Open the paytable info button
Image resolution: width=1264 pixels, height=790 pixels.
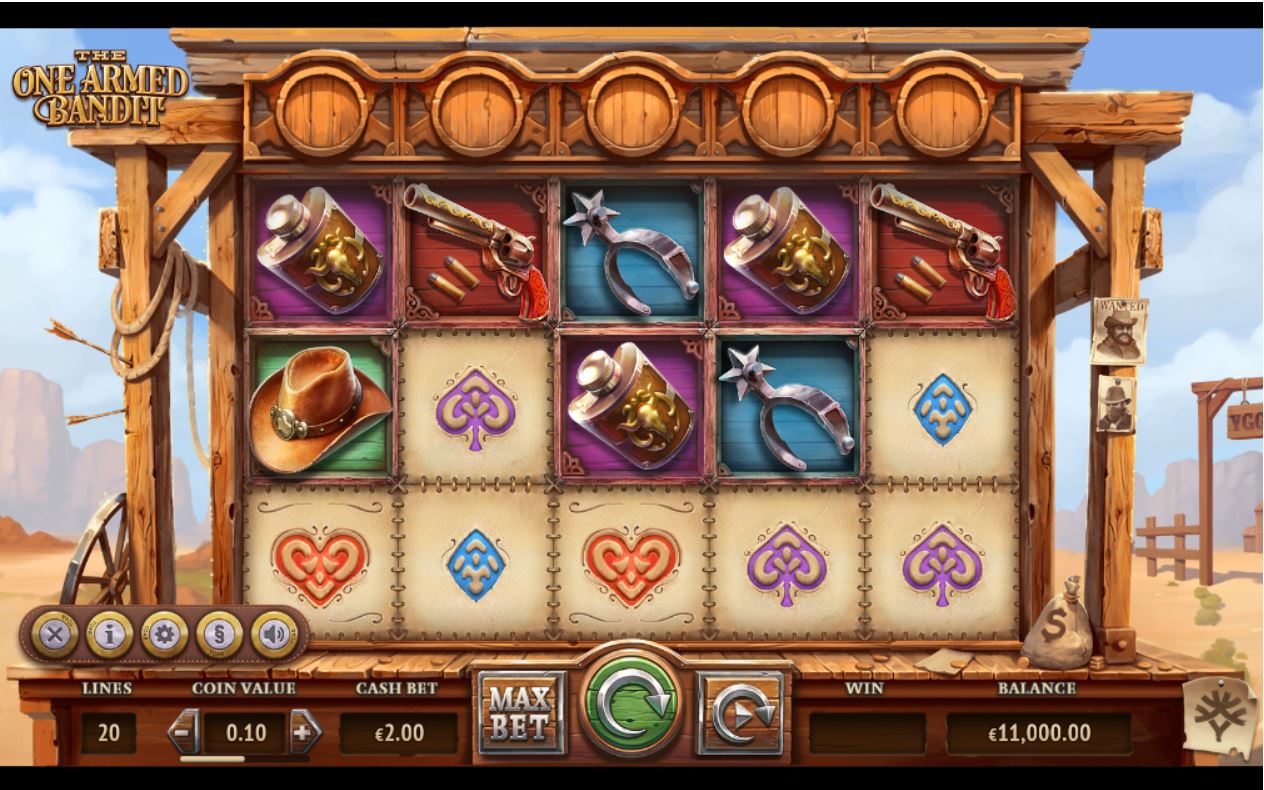tap(109, 634)
